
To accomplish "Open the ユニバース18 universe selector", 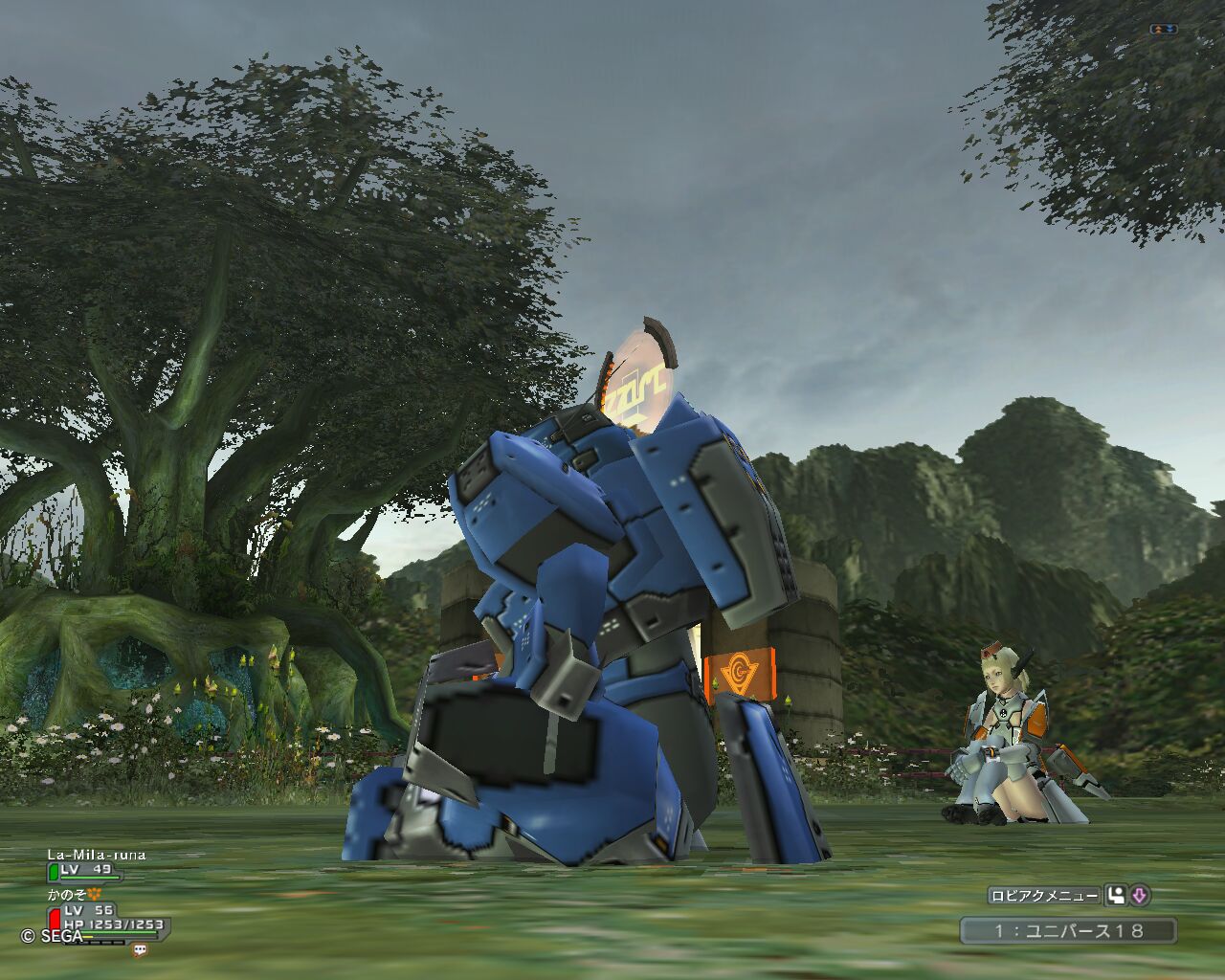I will [1068, 930].
